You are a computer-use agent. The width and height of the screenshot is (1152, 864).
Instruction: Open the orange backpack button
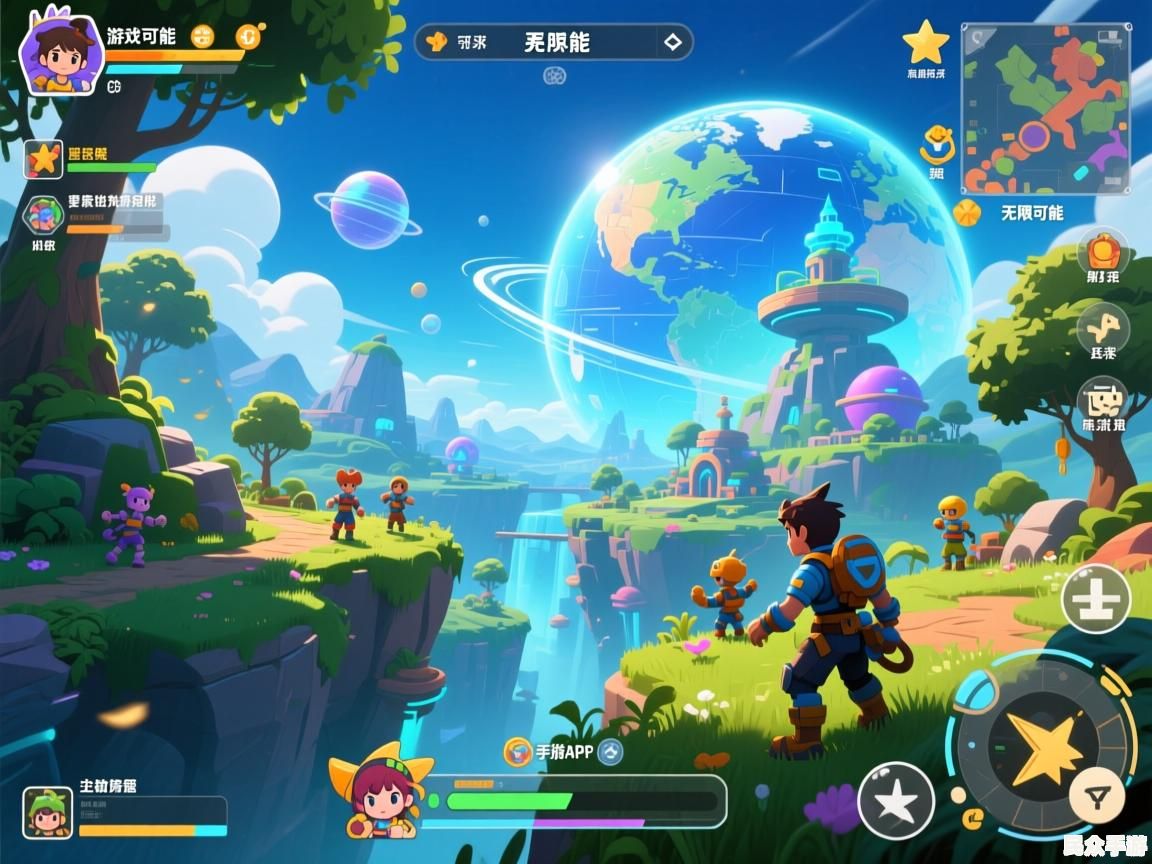1103,250
